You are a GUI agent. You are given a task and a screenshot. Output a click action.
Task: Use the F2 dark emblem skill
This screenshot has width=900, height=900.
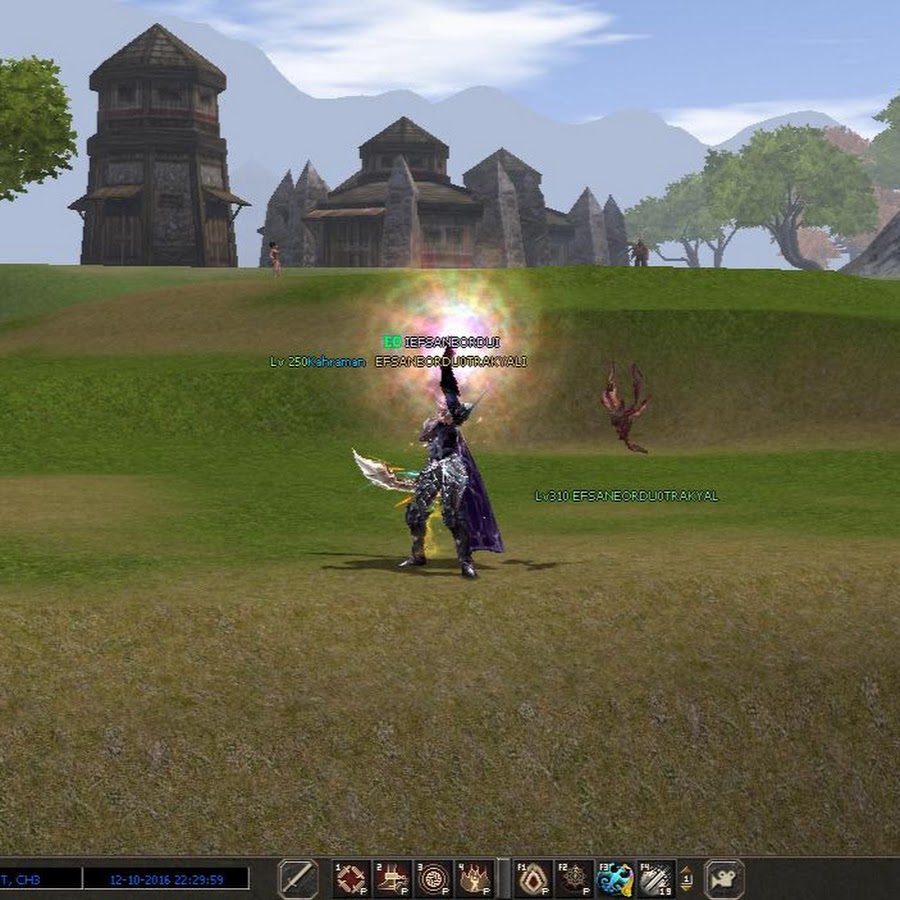click(x=575, y=879)
